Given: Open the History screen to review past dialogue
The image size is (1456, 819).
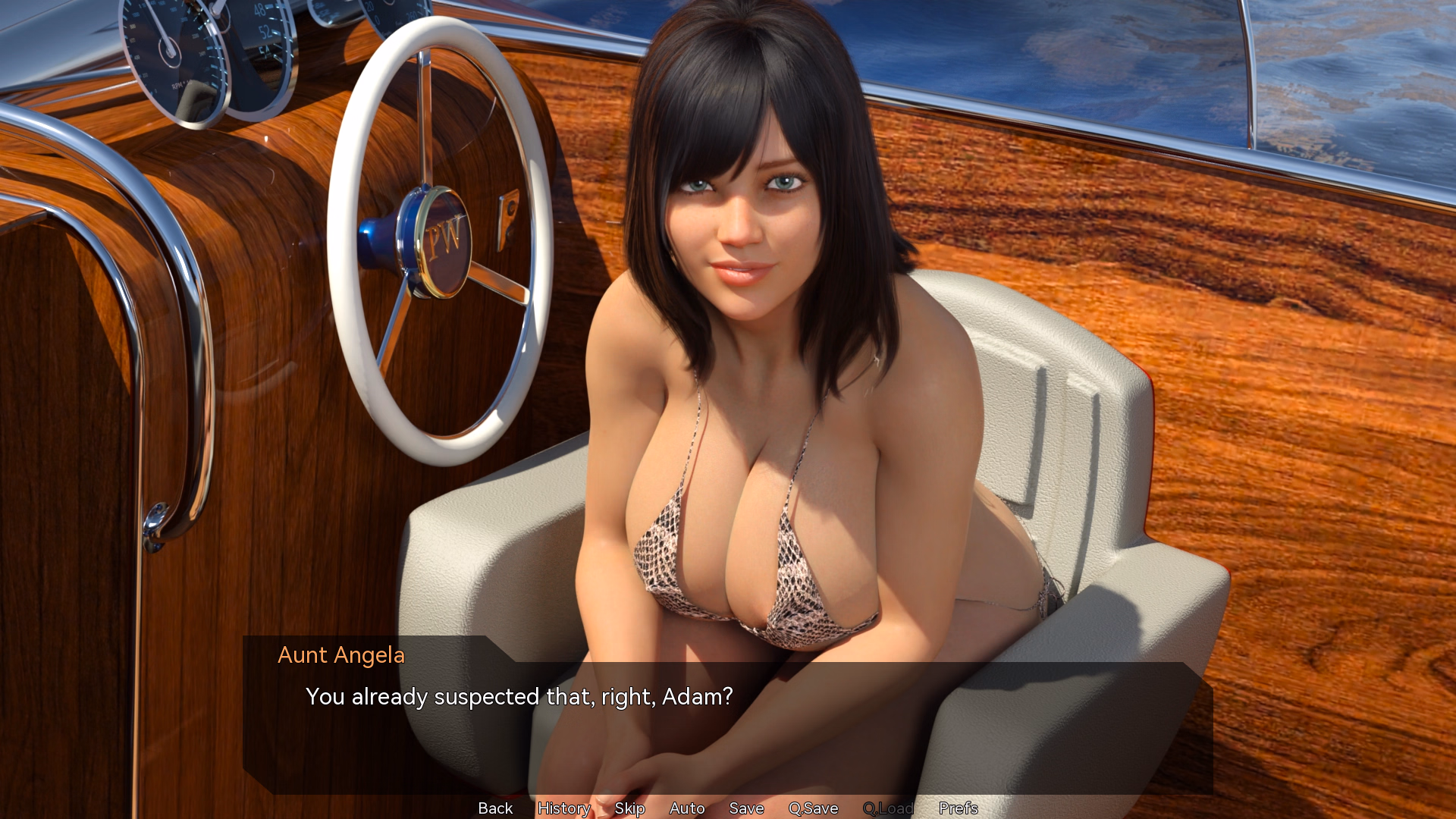Looking at the screenshot, I should coord(563,808).
